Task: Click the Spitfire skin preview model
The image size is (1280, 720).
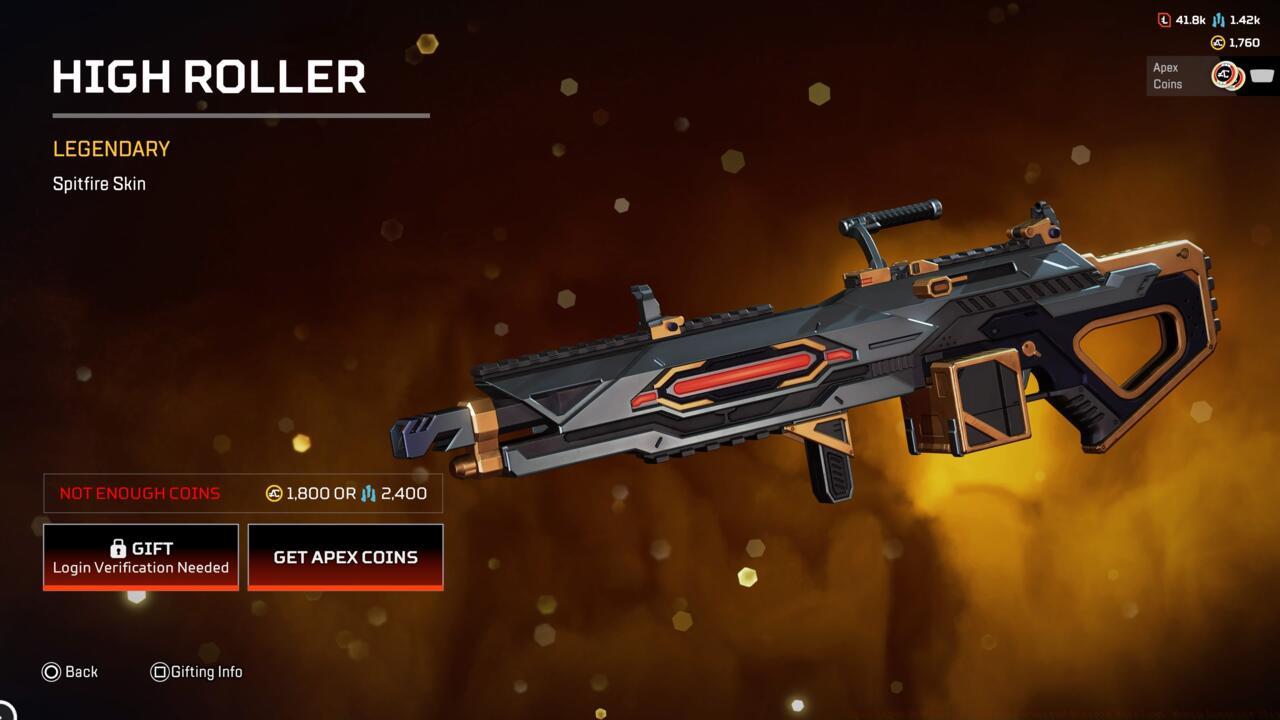Action: pos(800,360)
